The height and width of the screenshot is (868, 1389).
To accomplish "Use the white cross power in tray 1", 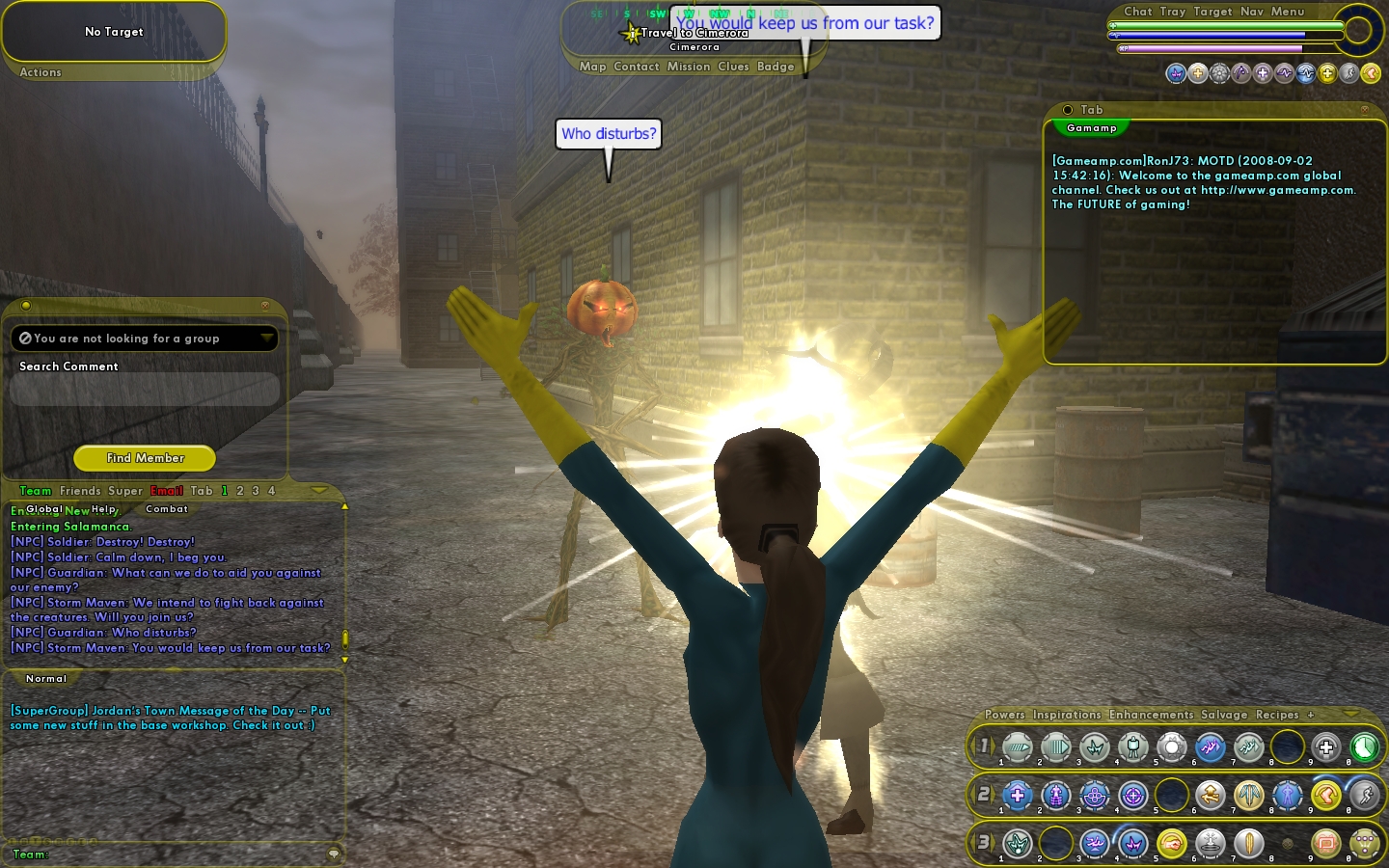I will click(x=1326, y=746).
